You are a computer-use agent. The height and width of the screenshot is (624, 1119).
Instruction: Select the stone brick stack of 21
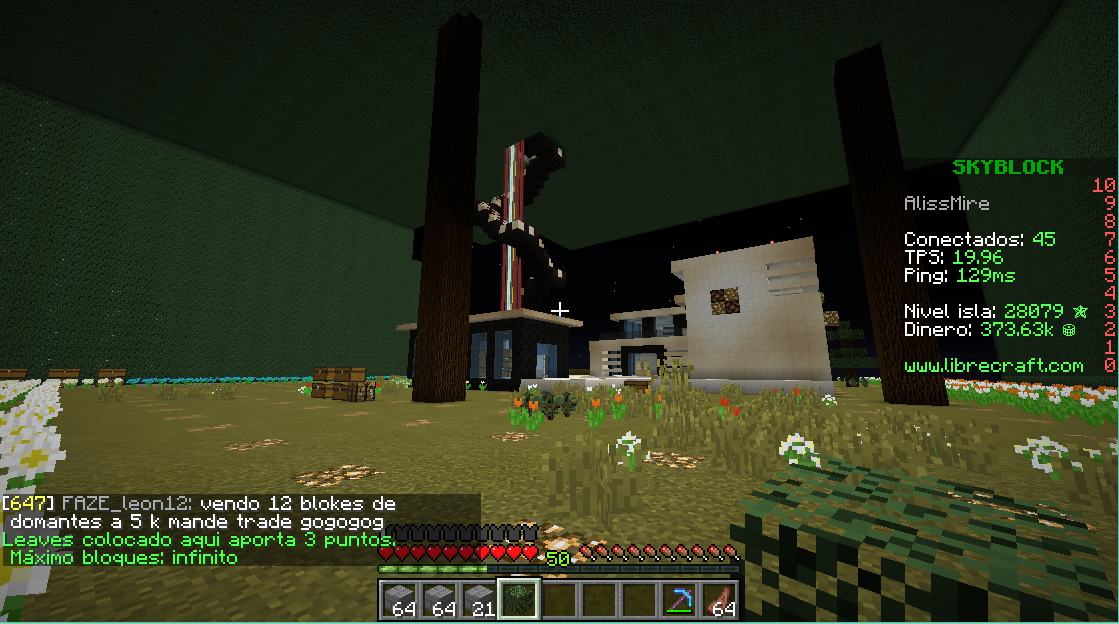(480, 598)
